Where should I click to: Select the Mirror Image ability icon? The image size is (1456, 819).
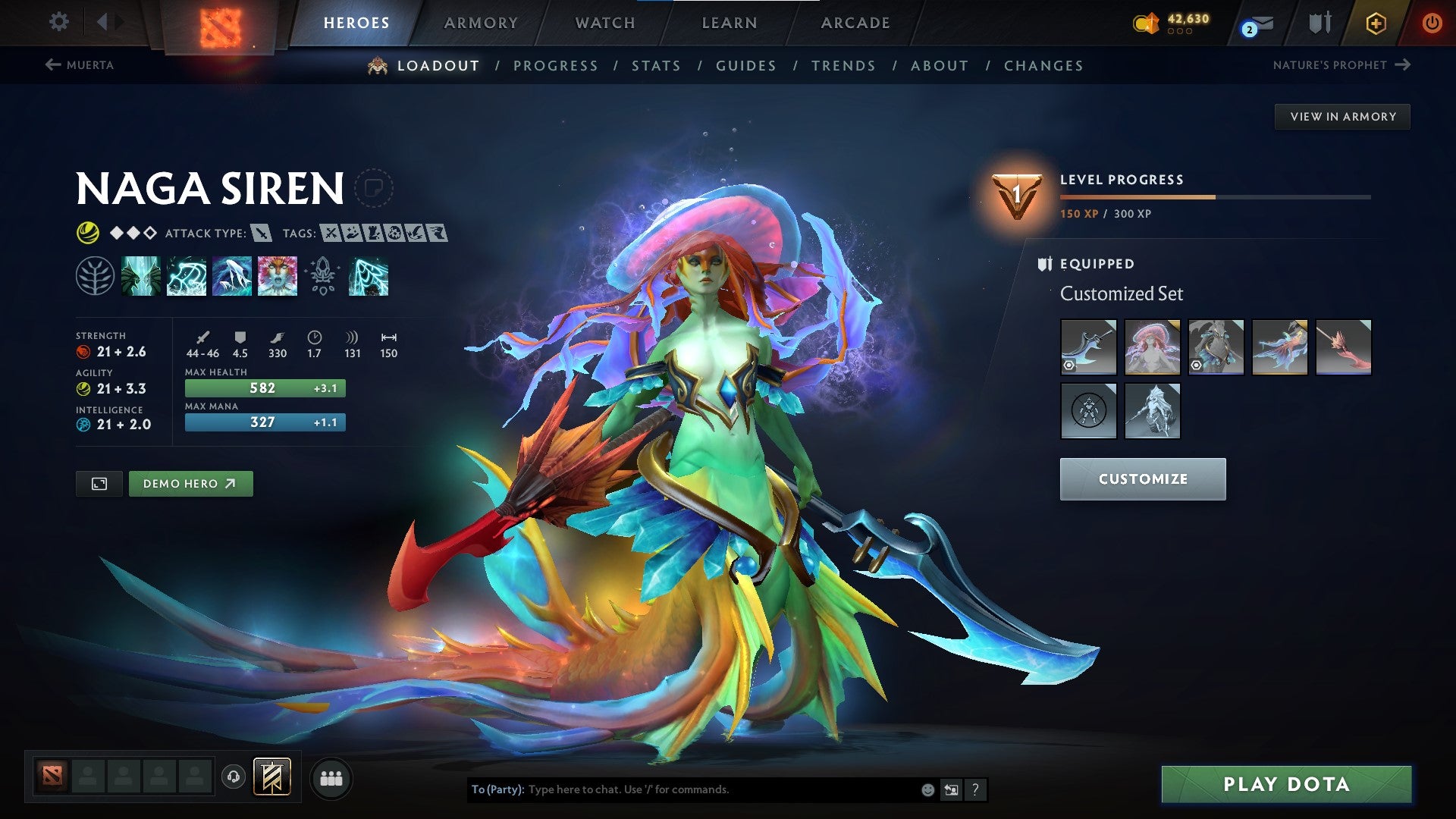coord(142,277)
